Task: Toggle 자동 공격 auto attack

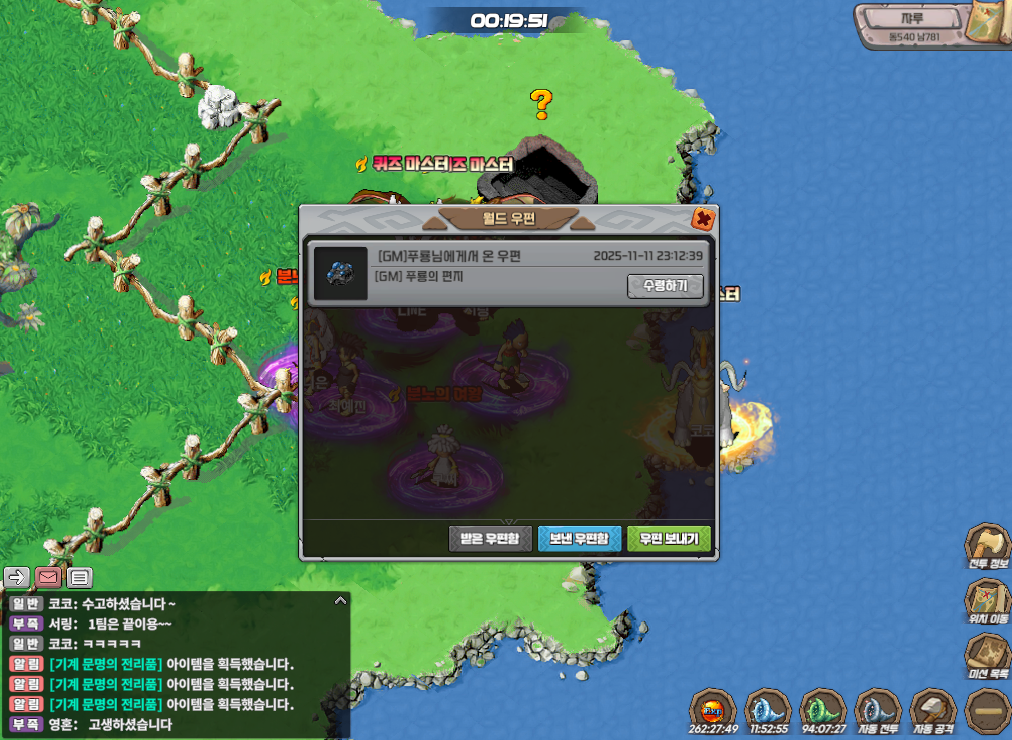Action: click(x=932, y=711)
